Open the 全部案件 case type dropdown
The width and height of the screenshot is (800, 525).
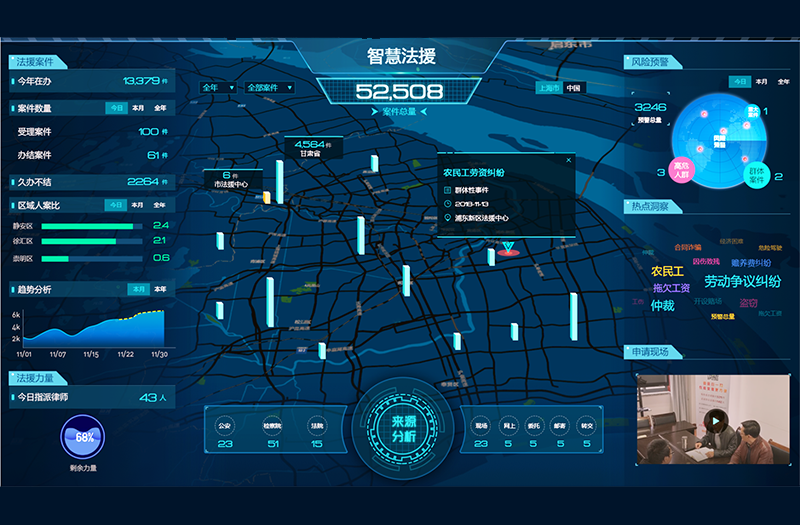click(x=269, y=88)
